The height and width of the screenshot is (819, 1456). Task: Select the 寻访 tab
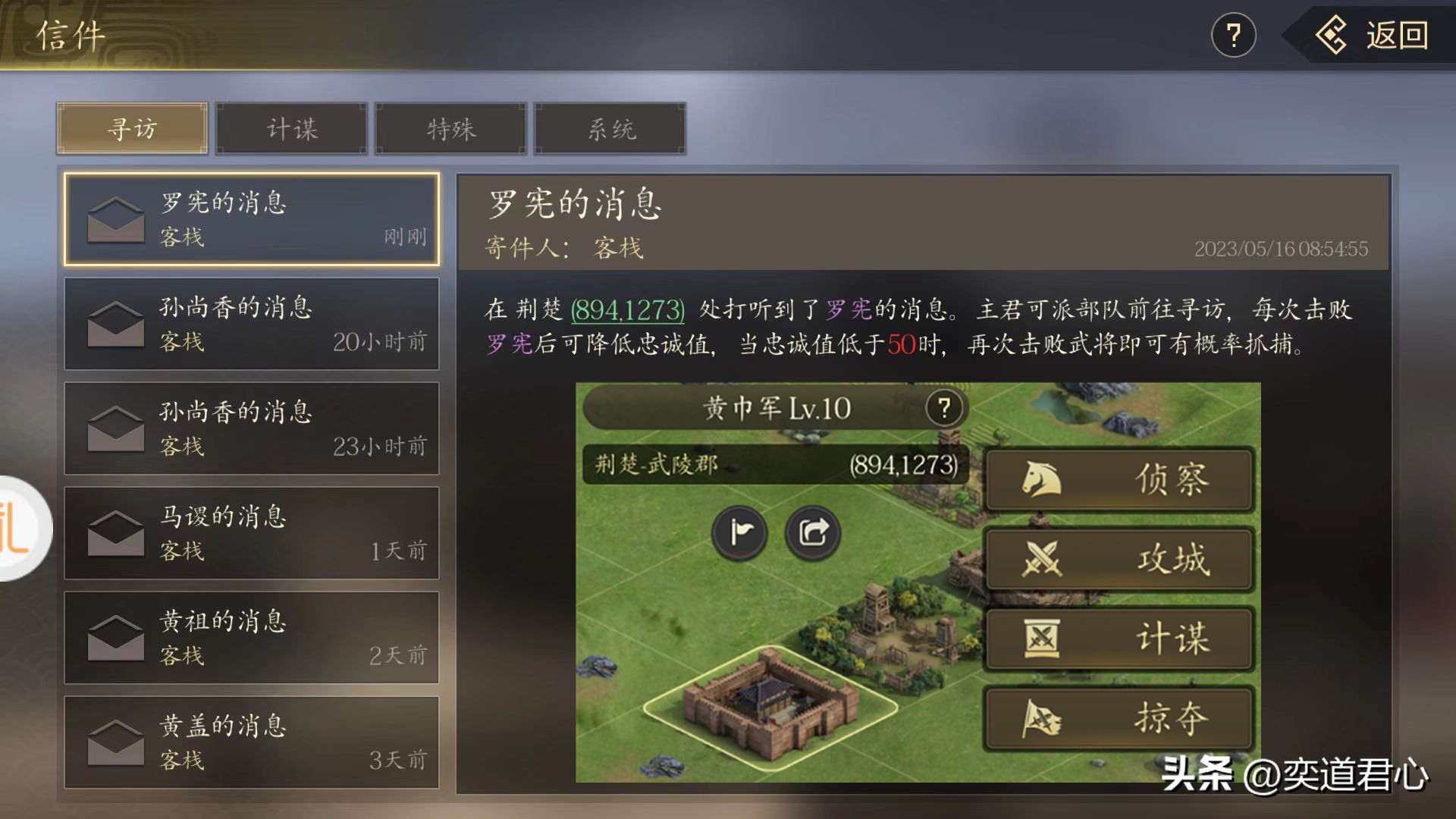pyautogui.click(x=131, y=128)
